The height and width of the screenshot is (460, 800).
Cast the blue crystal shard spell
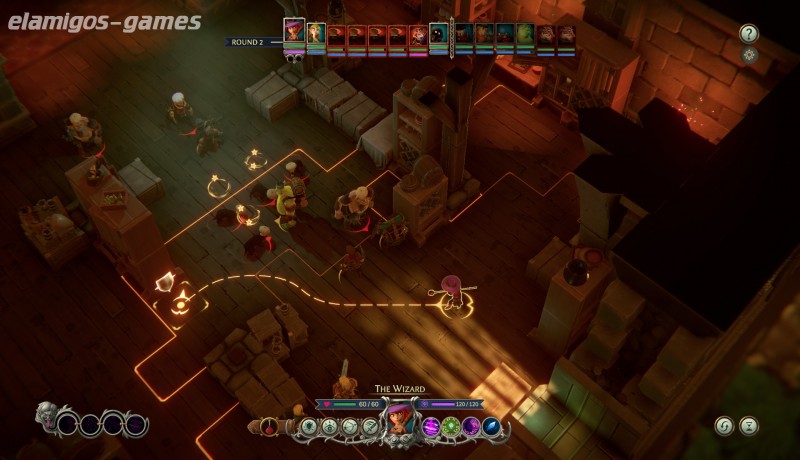pyautogui.click(x=491, y=427)
